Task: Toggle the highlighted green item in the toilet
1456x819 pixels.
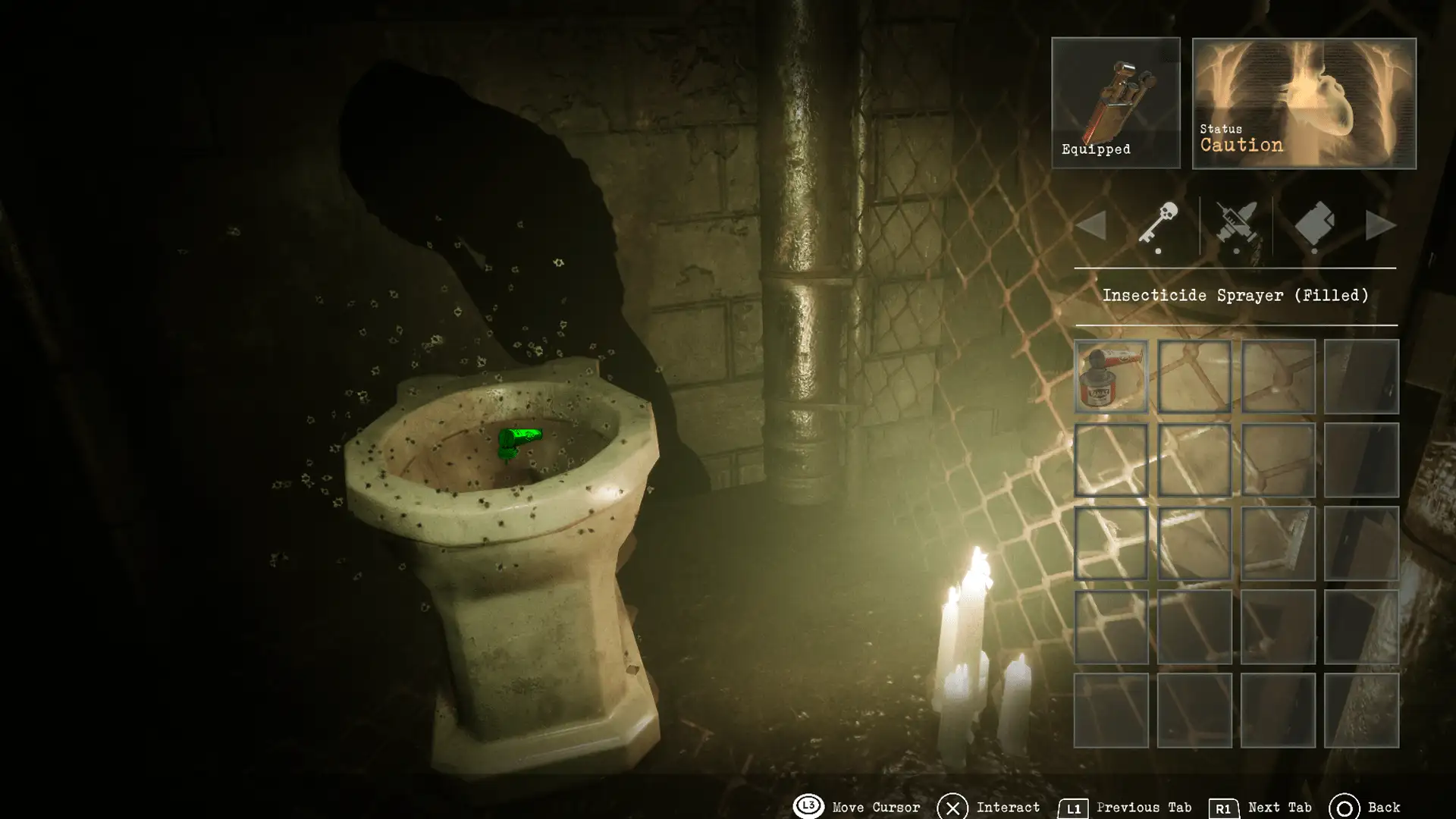Action: (519, 440)
